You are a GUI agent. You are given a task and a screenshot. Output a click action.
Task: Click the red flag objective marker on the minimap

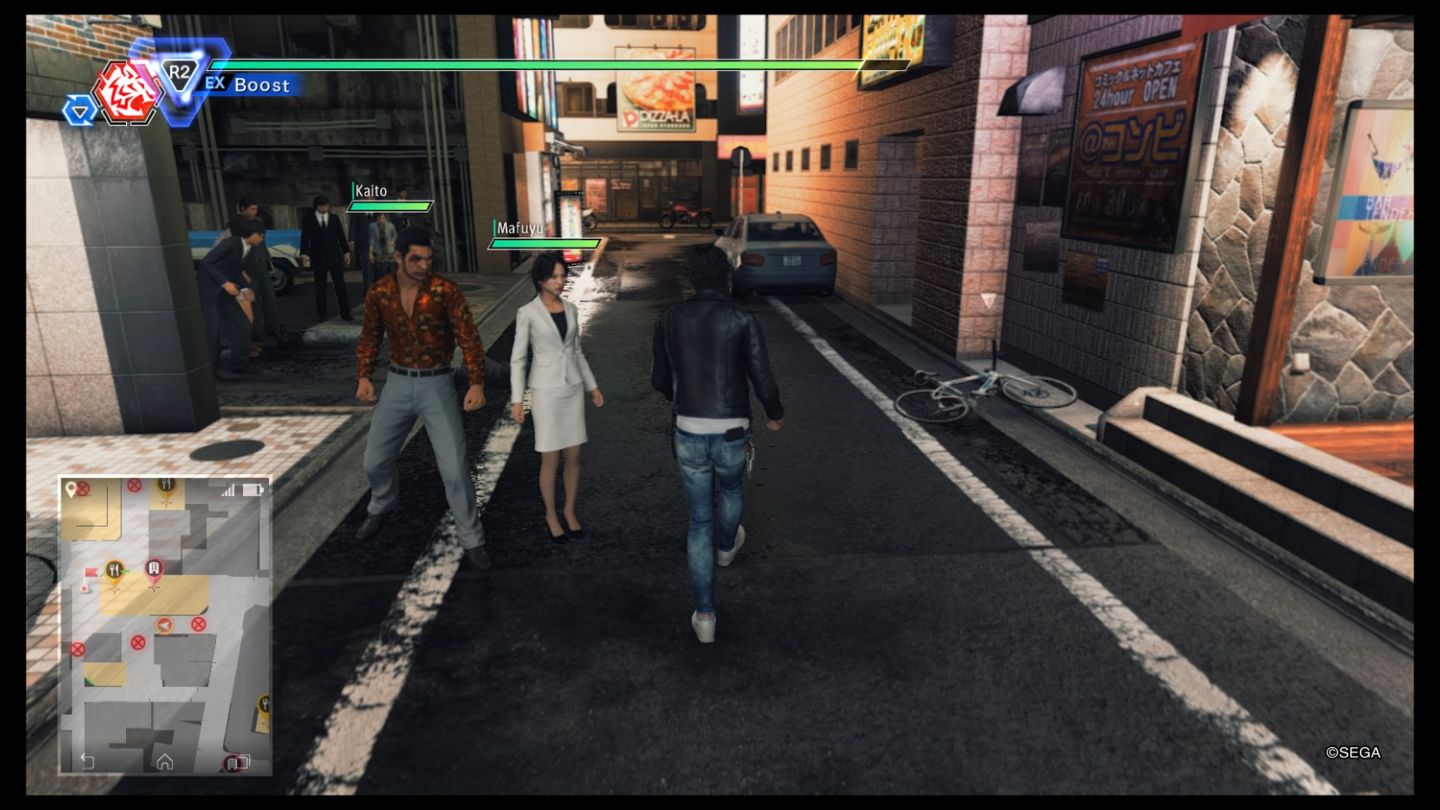pos(91,573)
